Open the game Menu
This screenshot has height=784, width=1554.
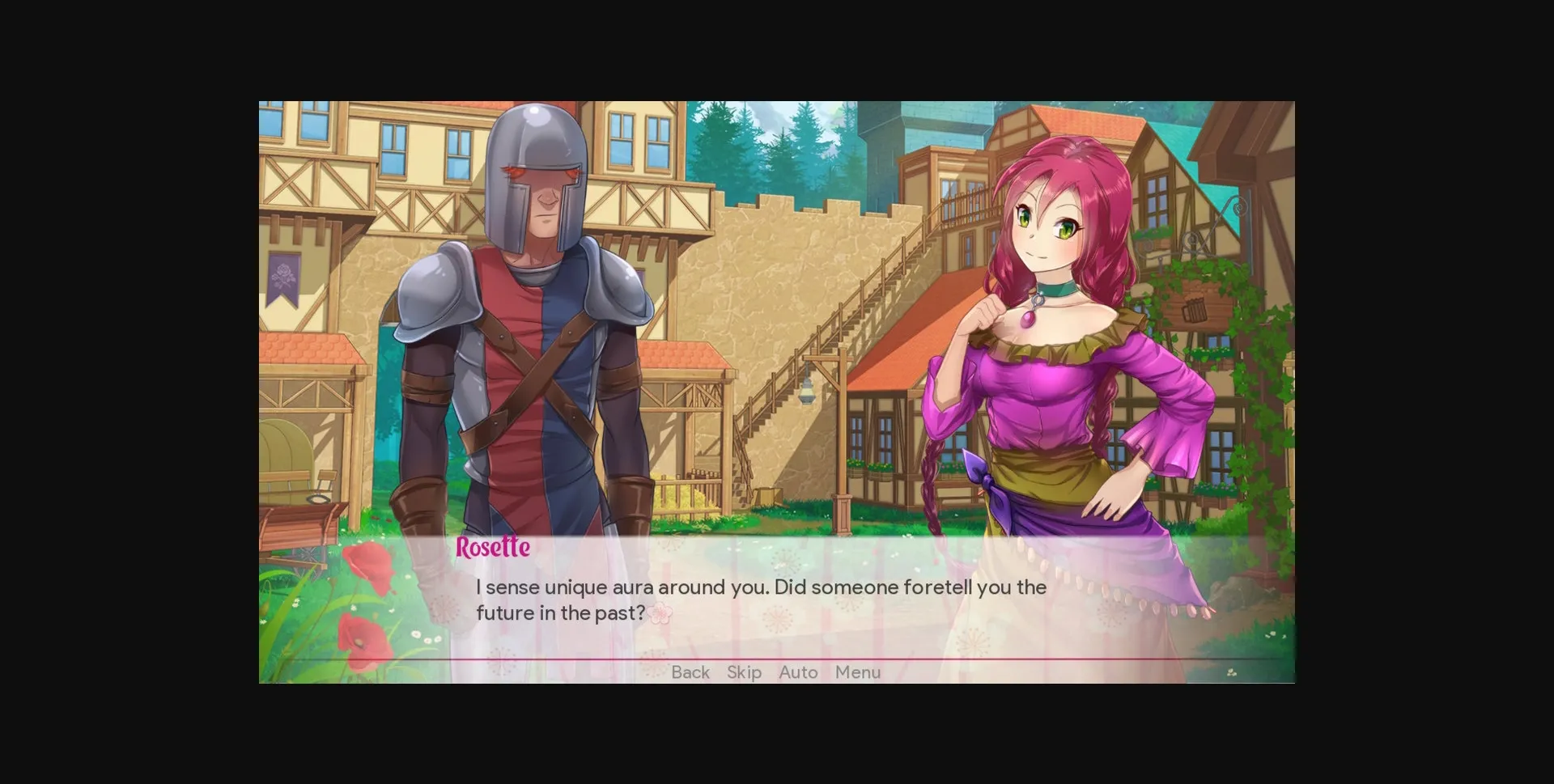tap(857, 672)
